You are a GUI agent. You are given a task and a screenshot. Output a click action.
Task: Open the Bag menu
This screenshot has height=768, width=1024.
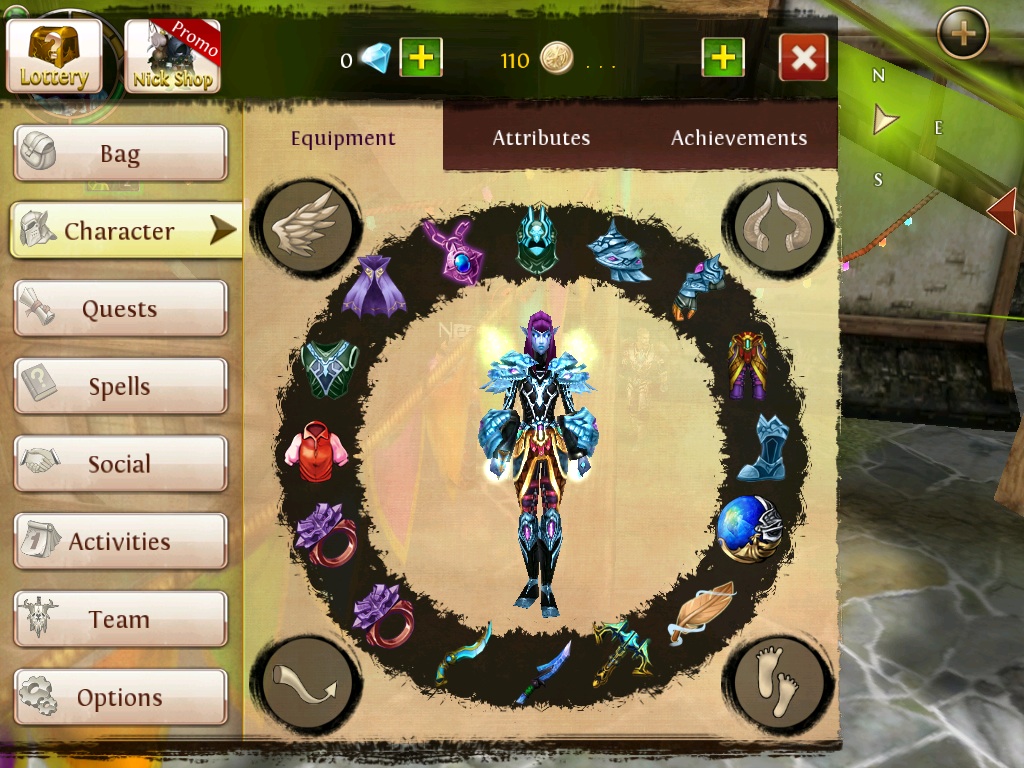(120, 154)
